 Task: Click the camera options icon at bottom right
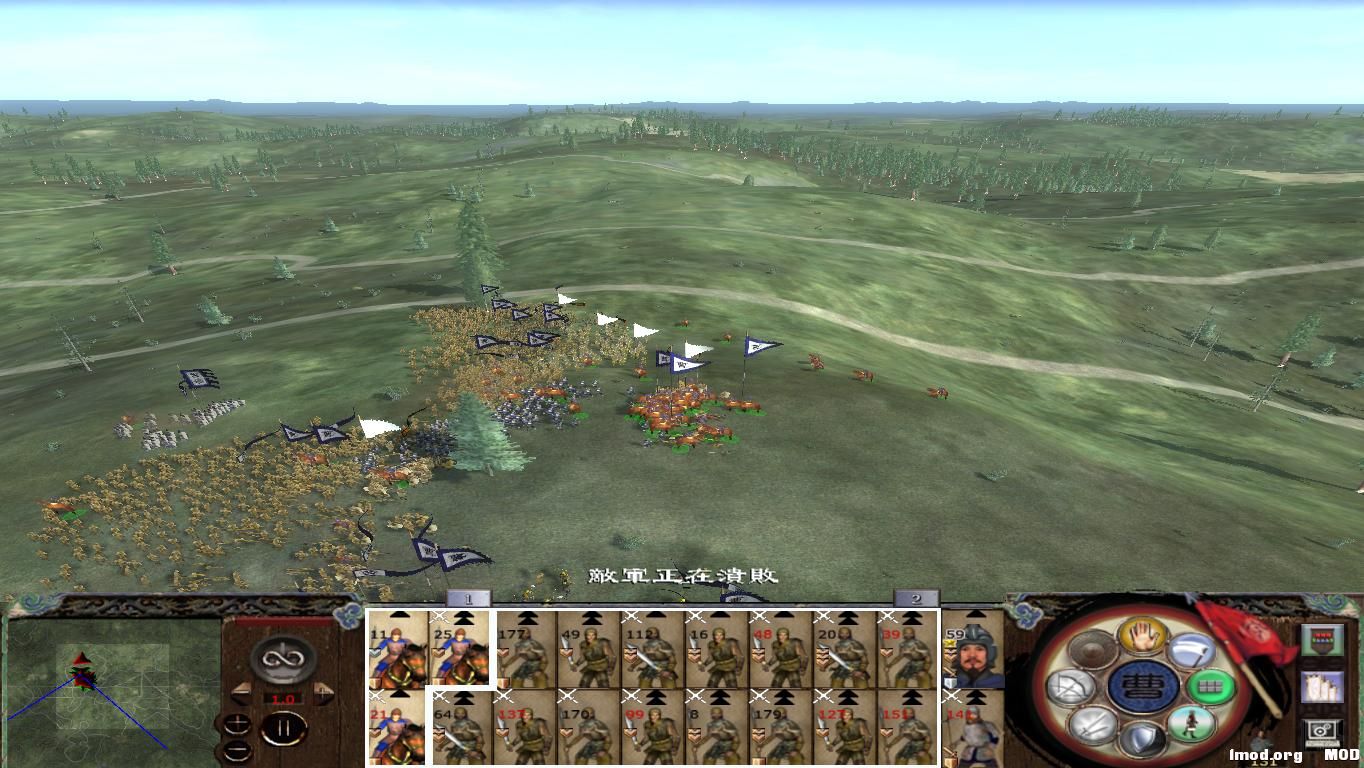click(x=1321, y=732)
